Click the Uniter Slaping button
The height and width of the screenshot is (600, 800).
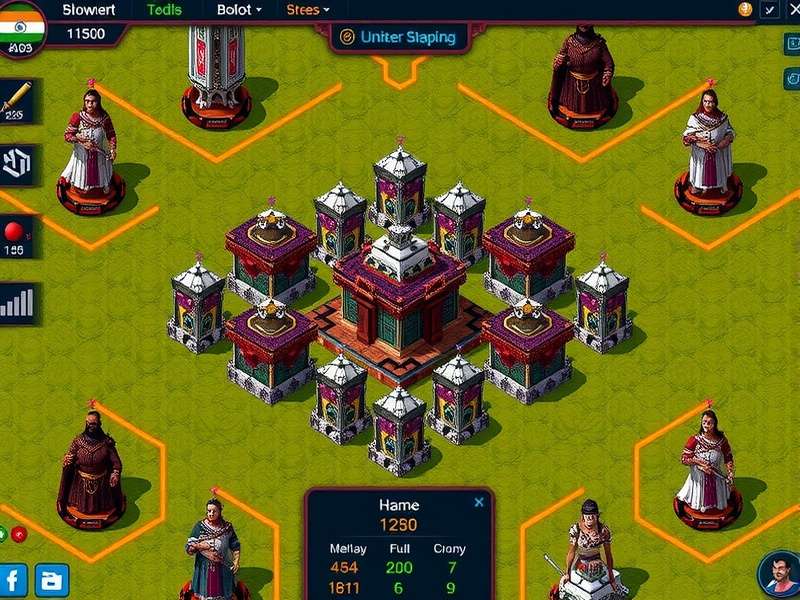[398, 37]
